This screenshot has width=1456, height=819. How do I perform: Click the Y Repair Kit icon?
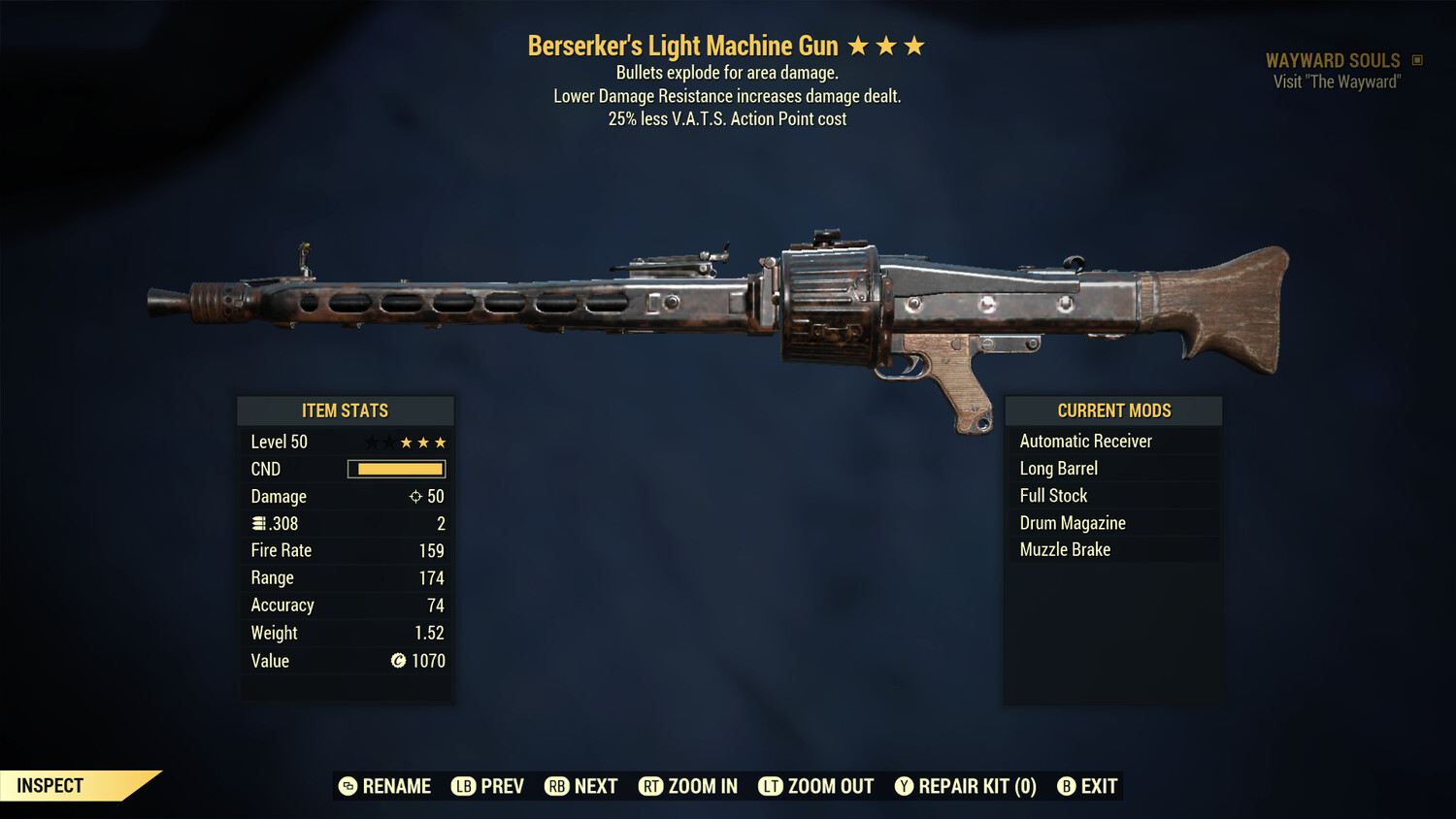coord(903,786)
